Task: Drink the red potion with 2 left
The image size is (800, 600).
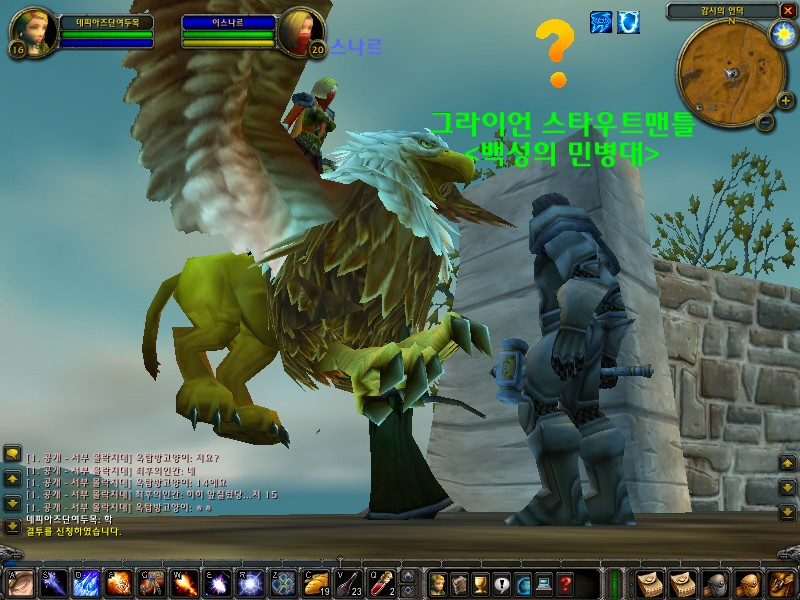Action: point(381,583)
